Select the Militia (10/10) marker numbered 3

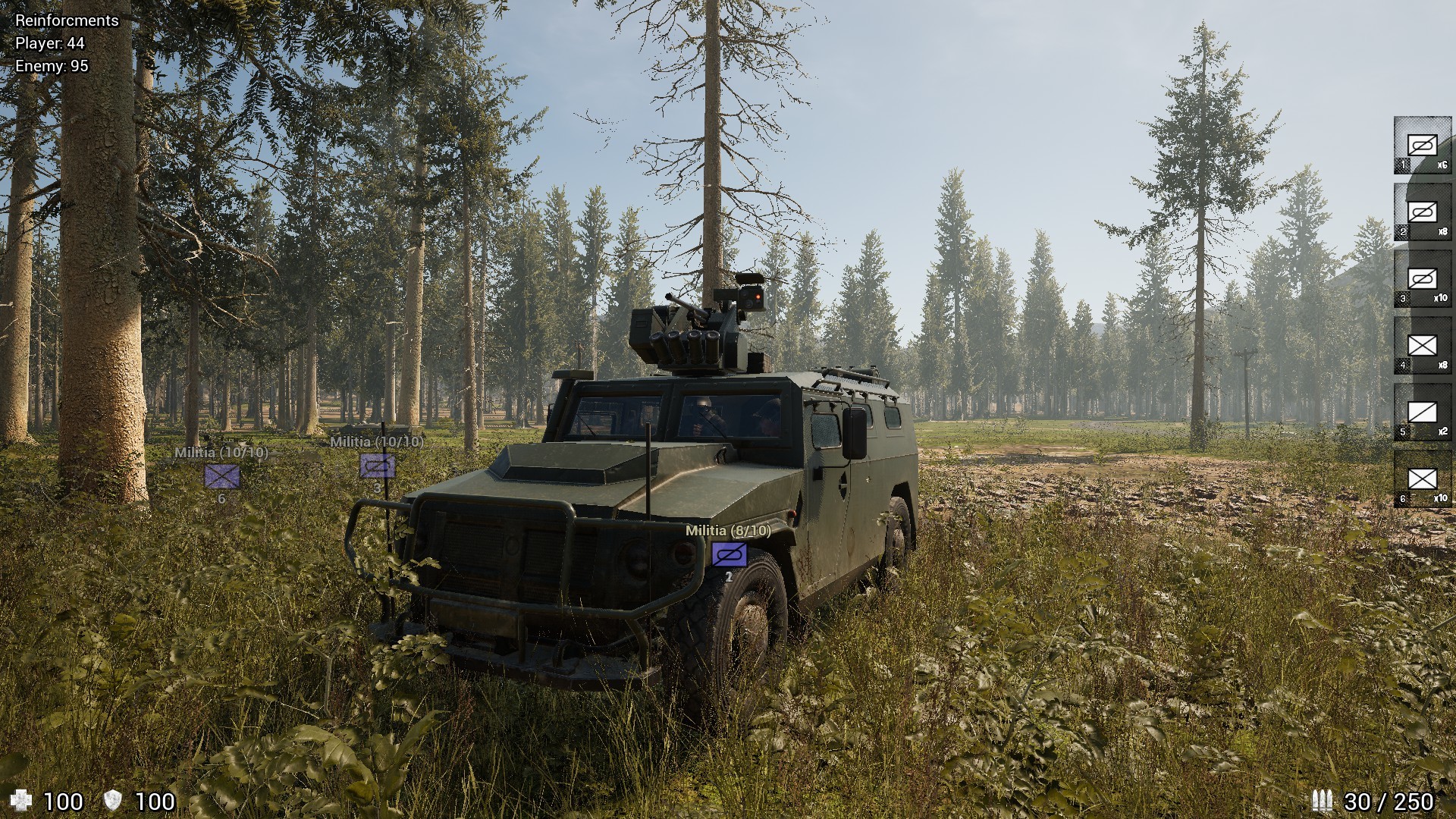pos(376,465)
